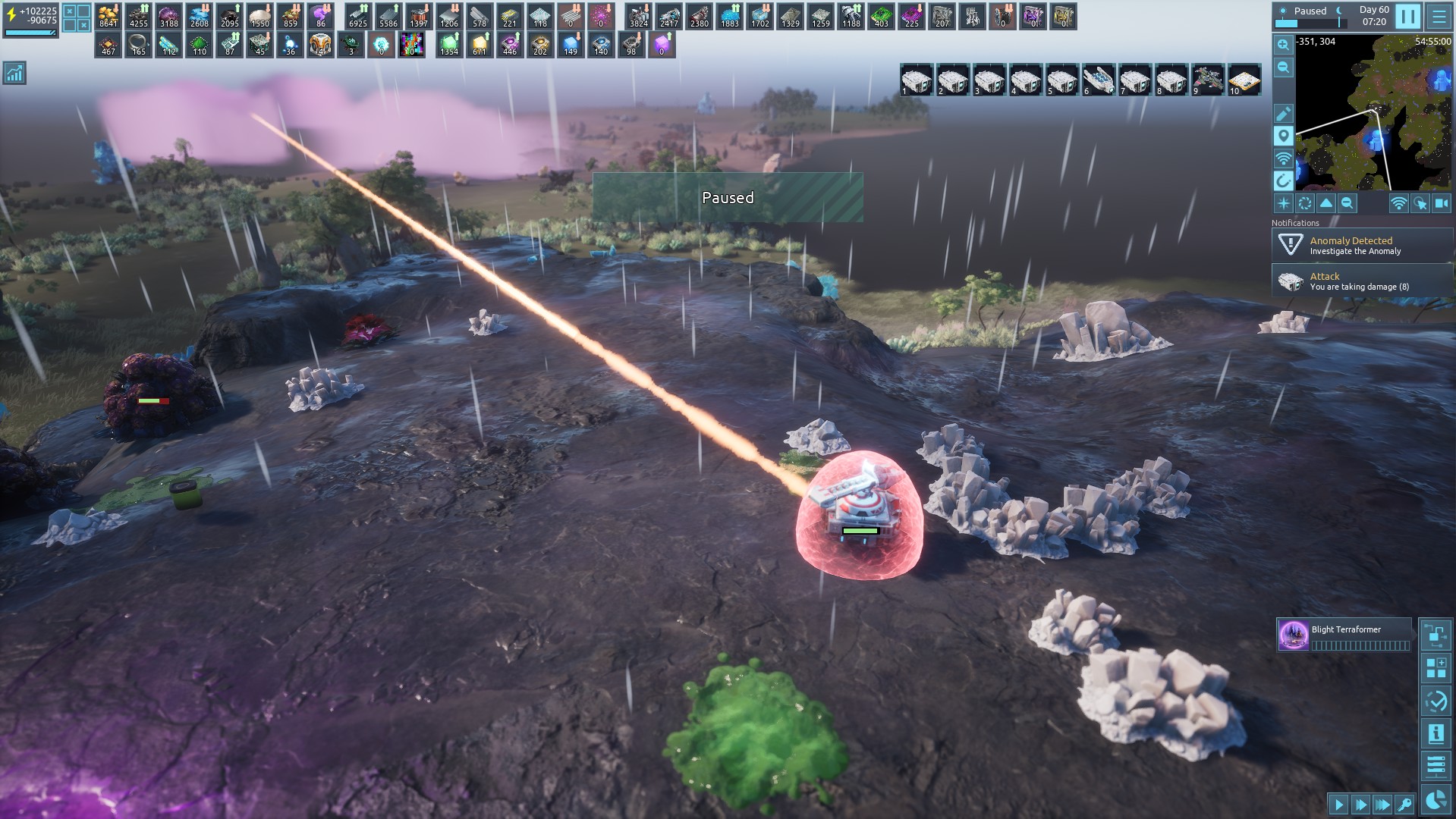Zoom in the minimap with the plus magnifier

(x=1283, y=45)
